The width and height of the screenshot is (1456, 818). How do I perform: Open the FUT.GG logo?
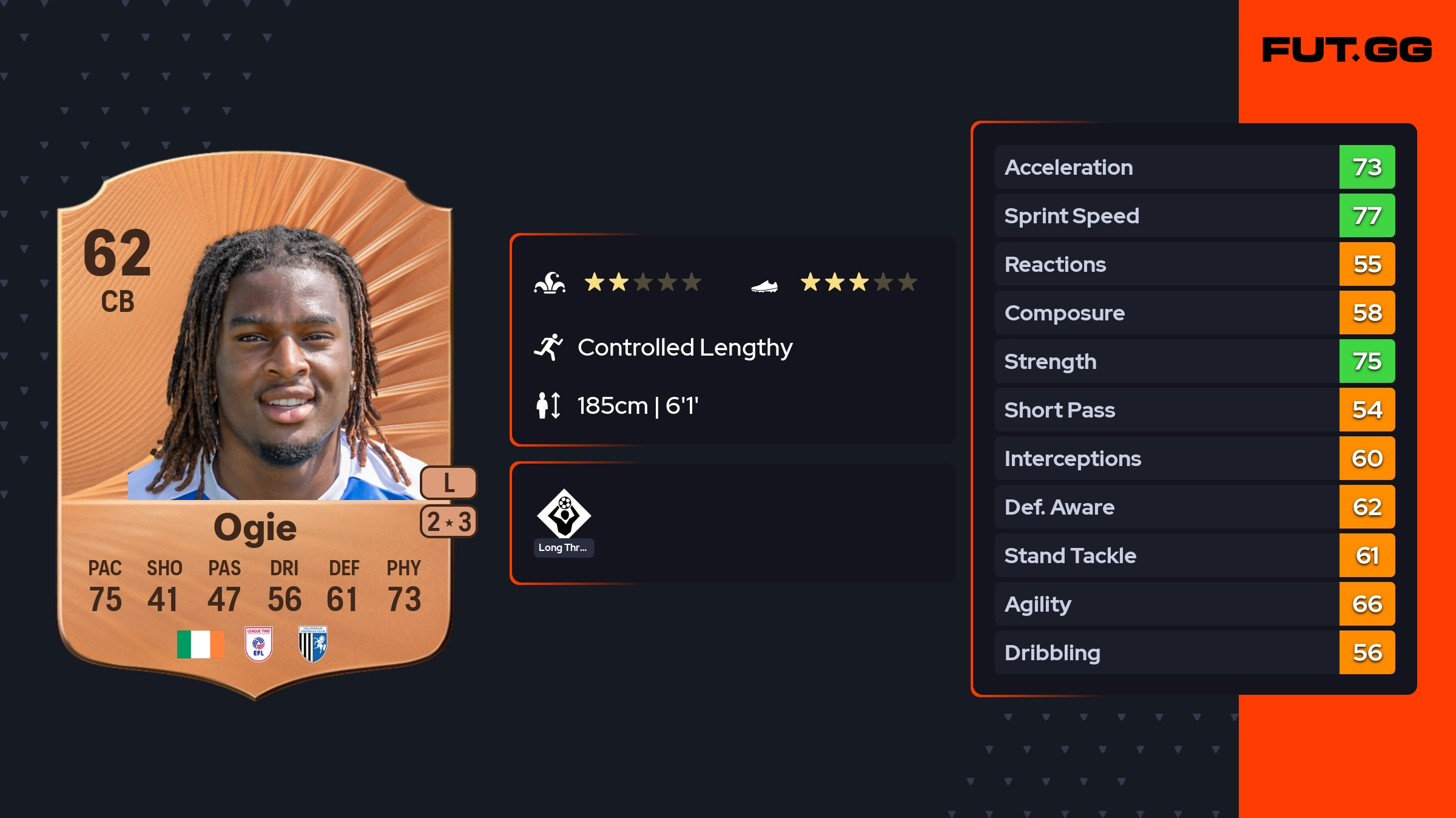click(1347, 50)
